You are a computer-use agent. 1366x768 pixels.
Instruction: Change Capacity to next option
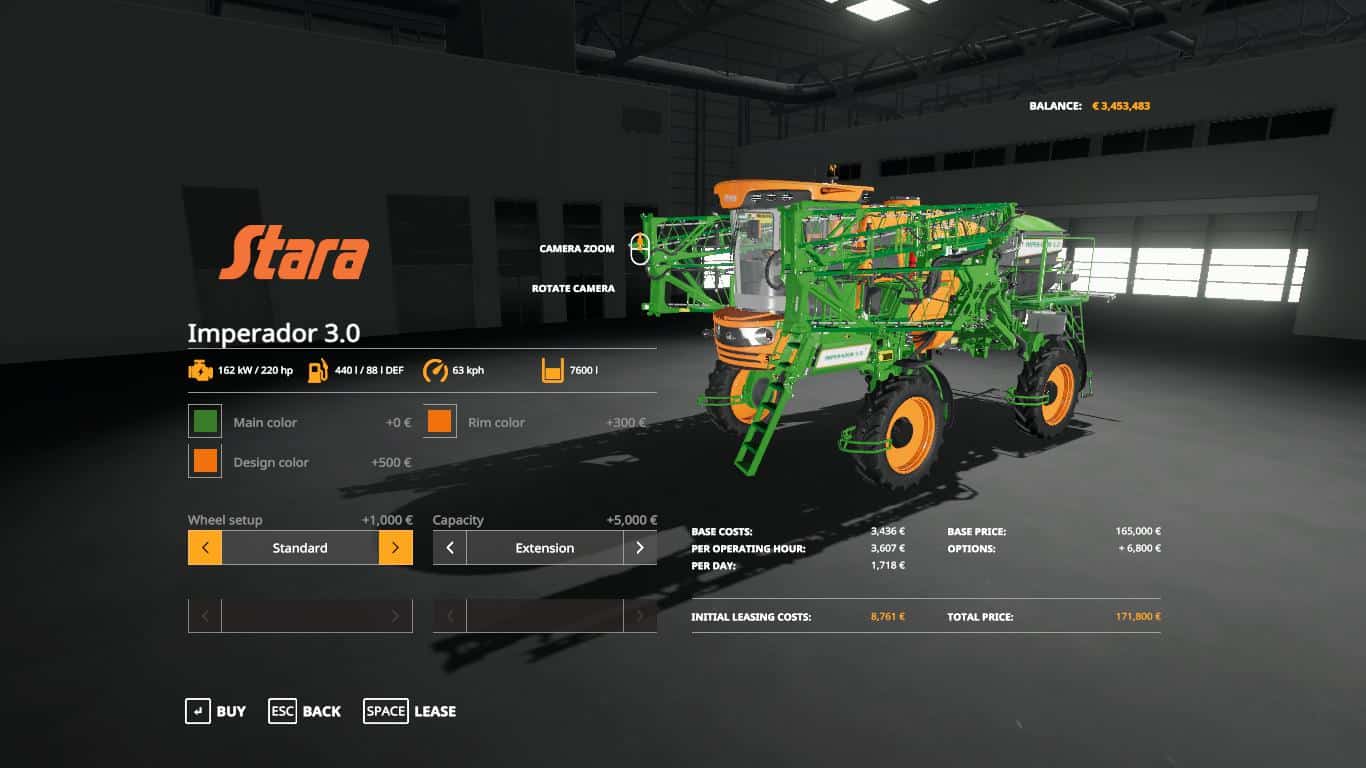(640, 548)
